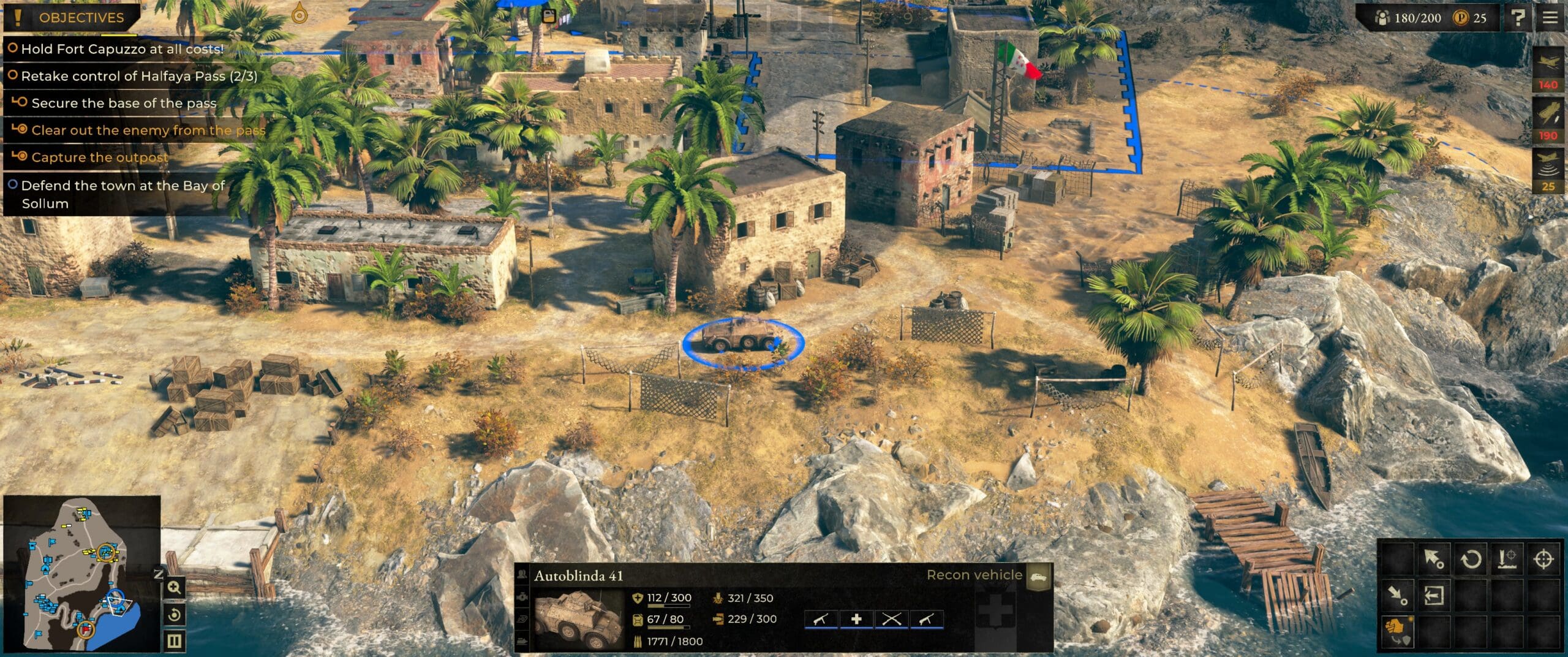Choose the circular-arrow rotate command
The height and width of the screenshot is (657, 1568).
click(x=1471, y=559)
